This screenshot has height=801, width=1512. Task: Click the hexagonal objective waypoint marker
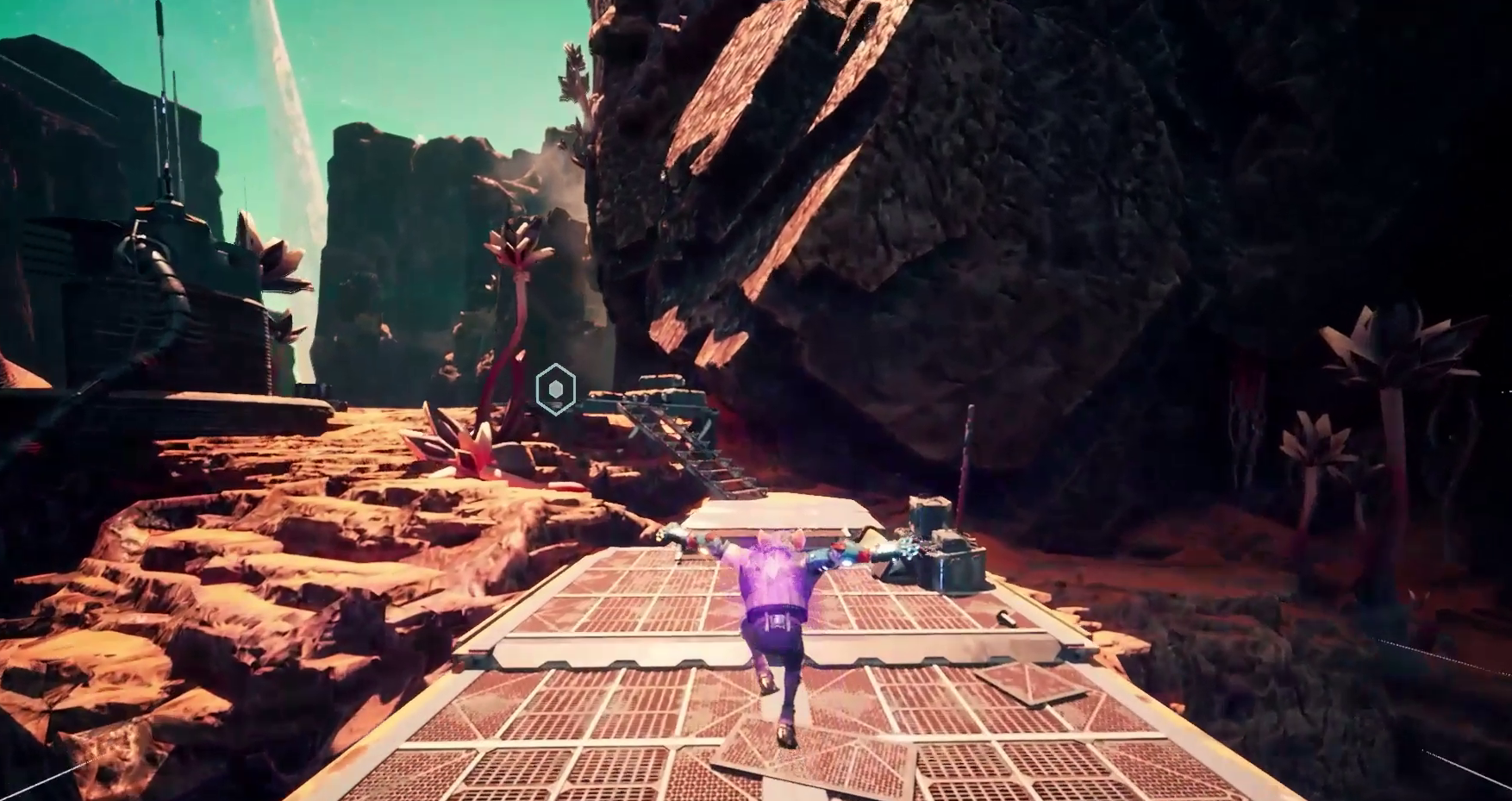tap(555, 390)
